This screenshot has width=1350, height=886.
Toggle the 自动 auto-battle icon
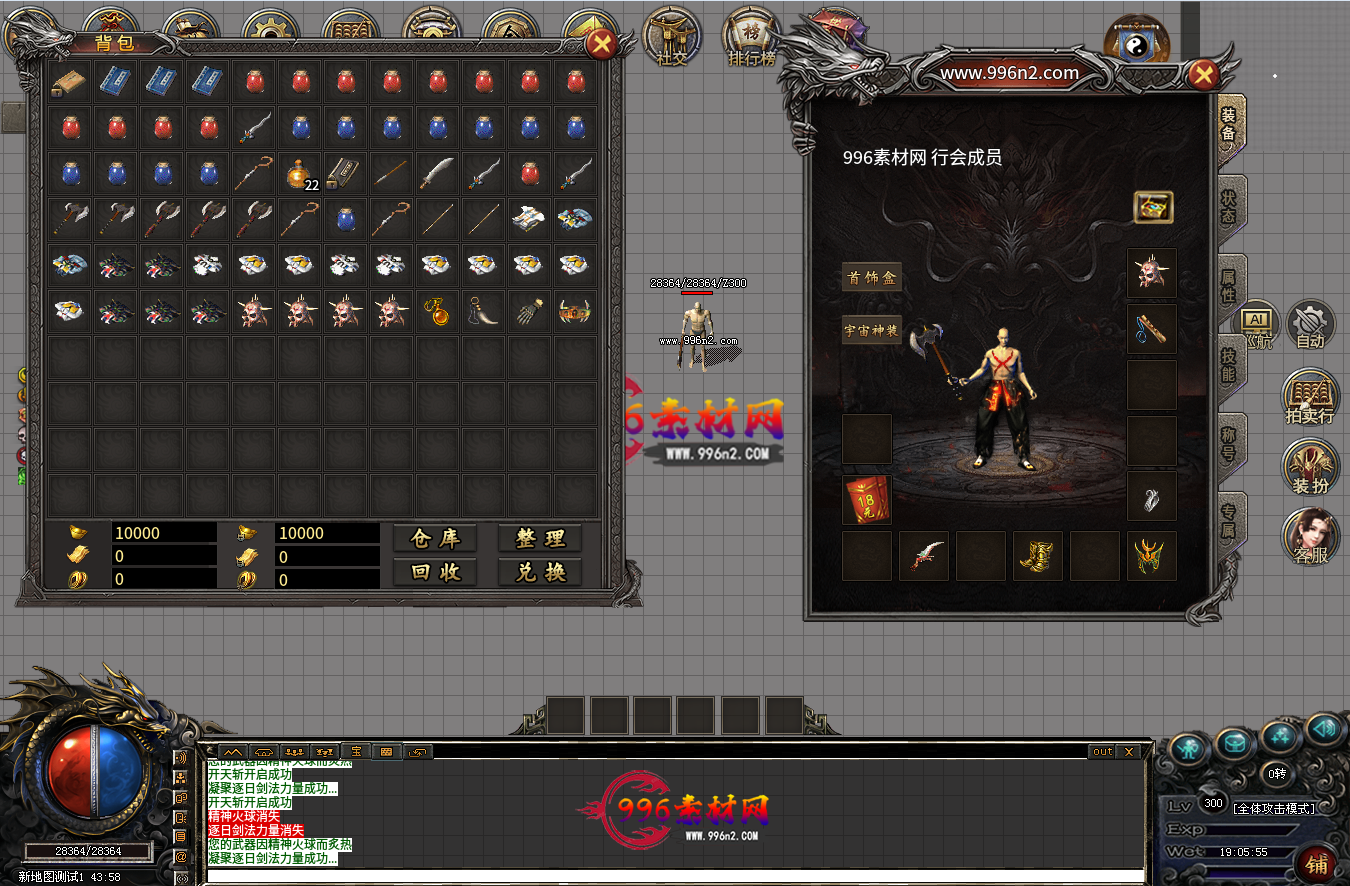(1310, 325)
